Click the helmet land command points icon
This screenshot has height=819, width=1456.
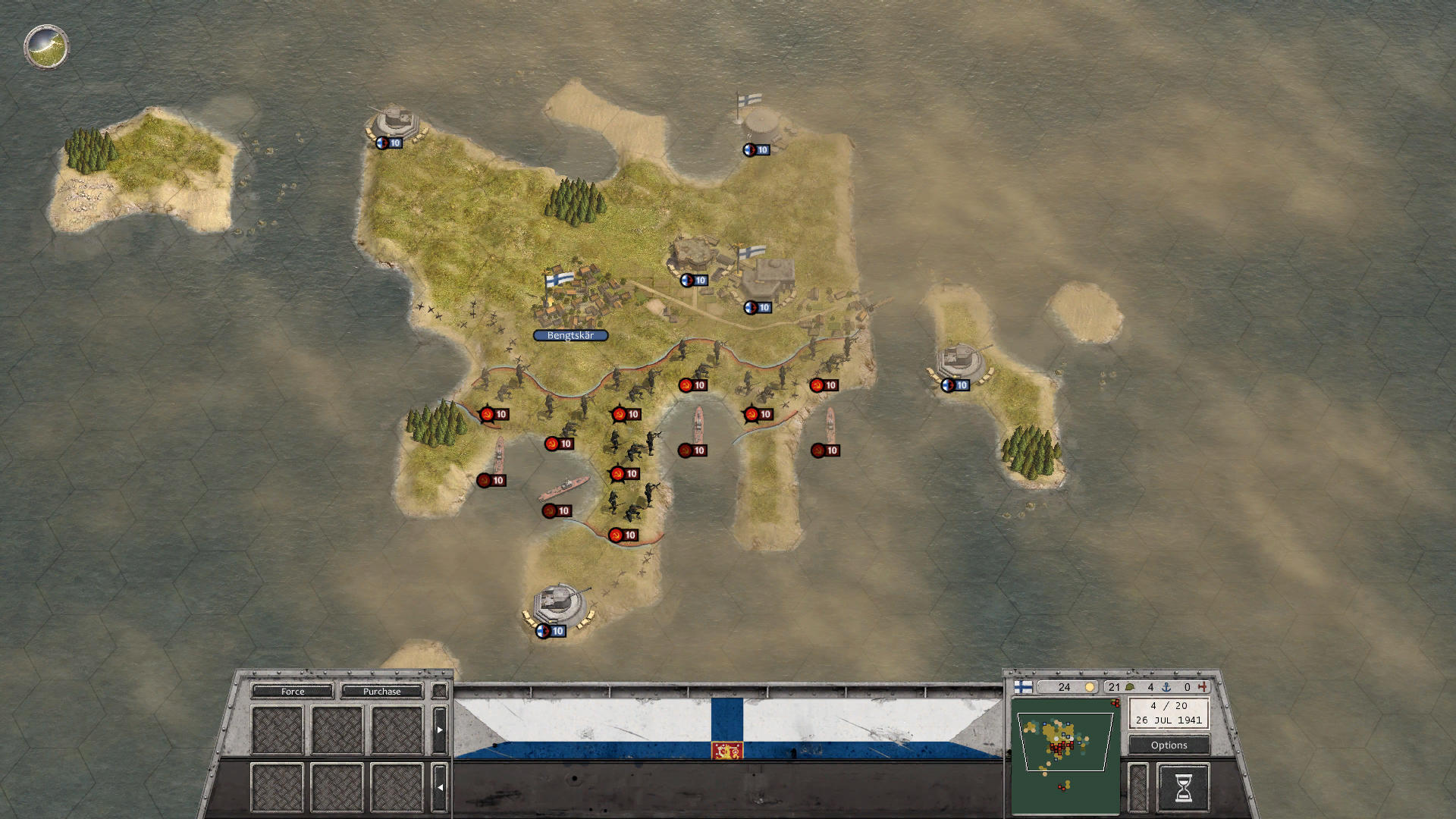1129,687
